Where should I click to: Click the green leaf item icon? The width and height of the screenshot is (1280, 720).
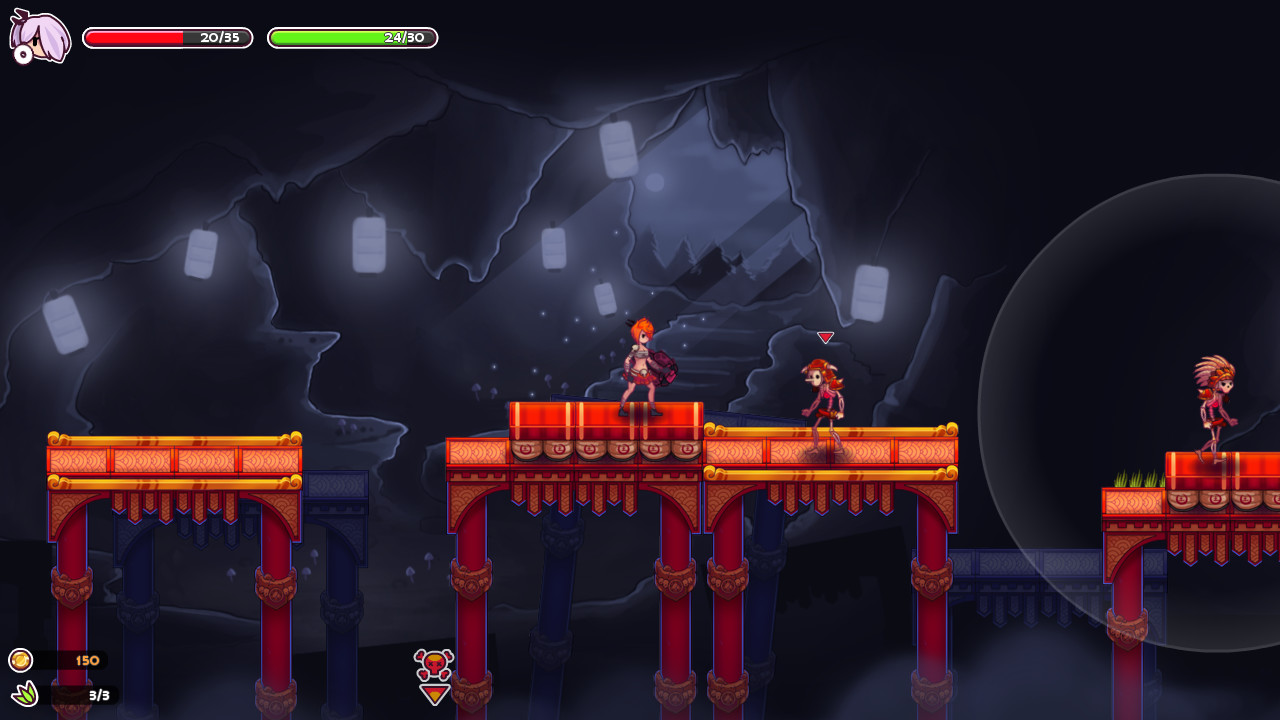22,695
